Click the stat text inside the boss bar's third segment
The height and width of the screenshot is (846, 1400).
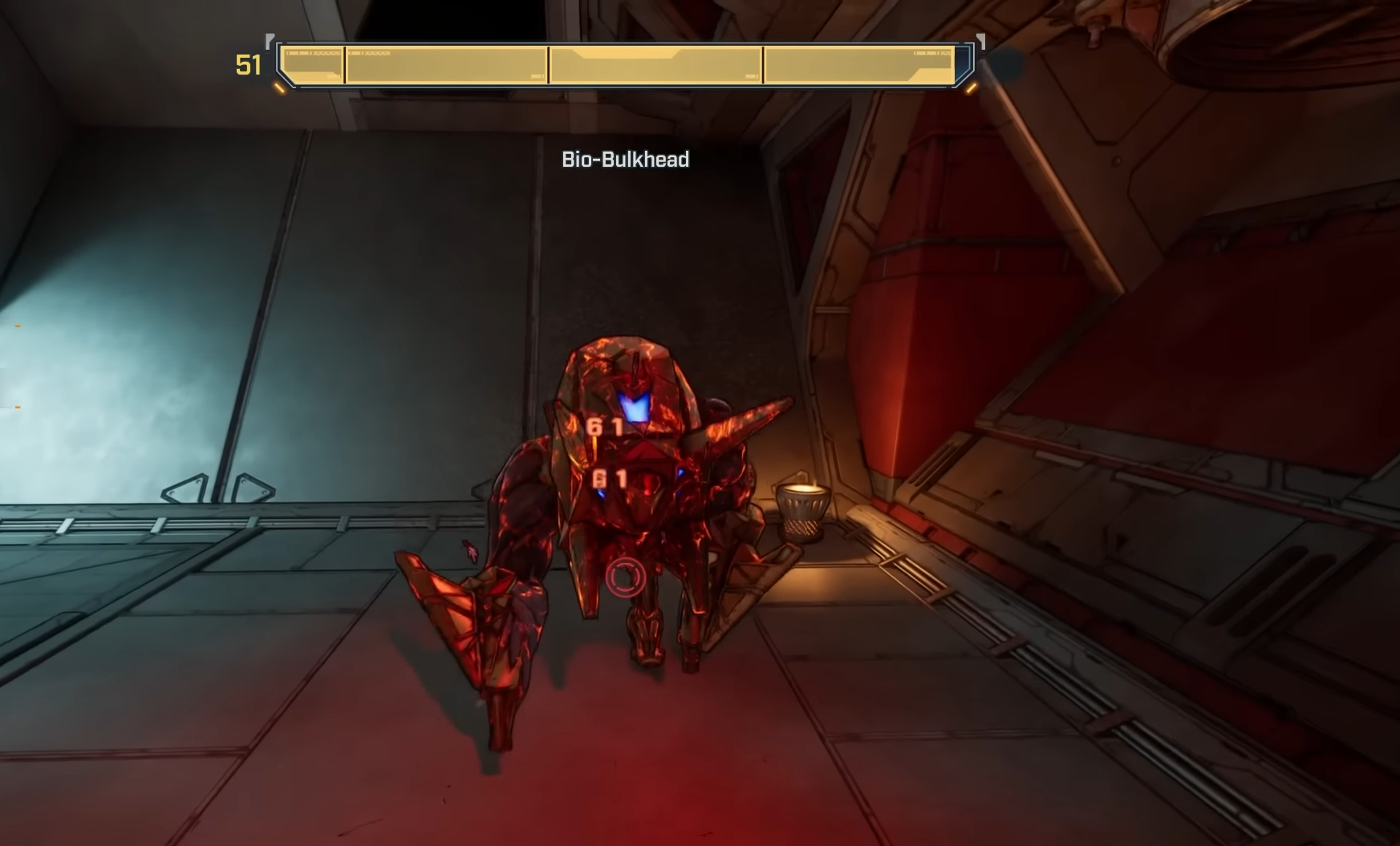[749, 75]
